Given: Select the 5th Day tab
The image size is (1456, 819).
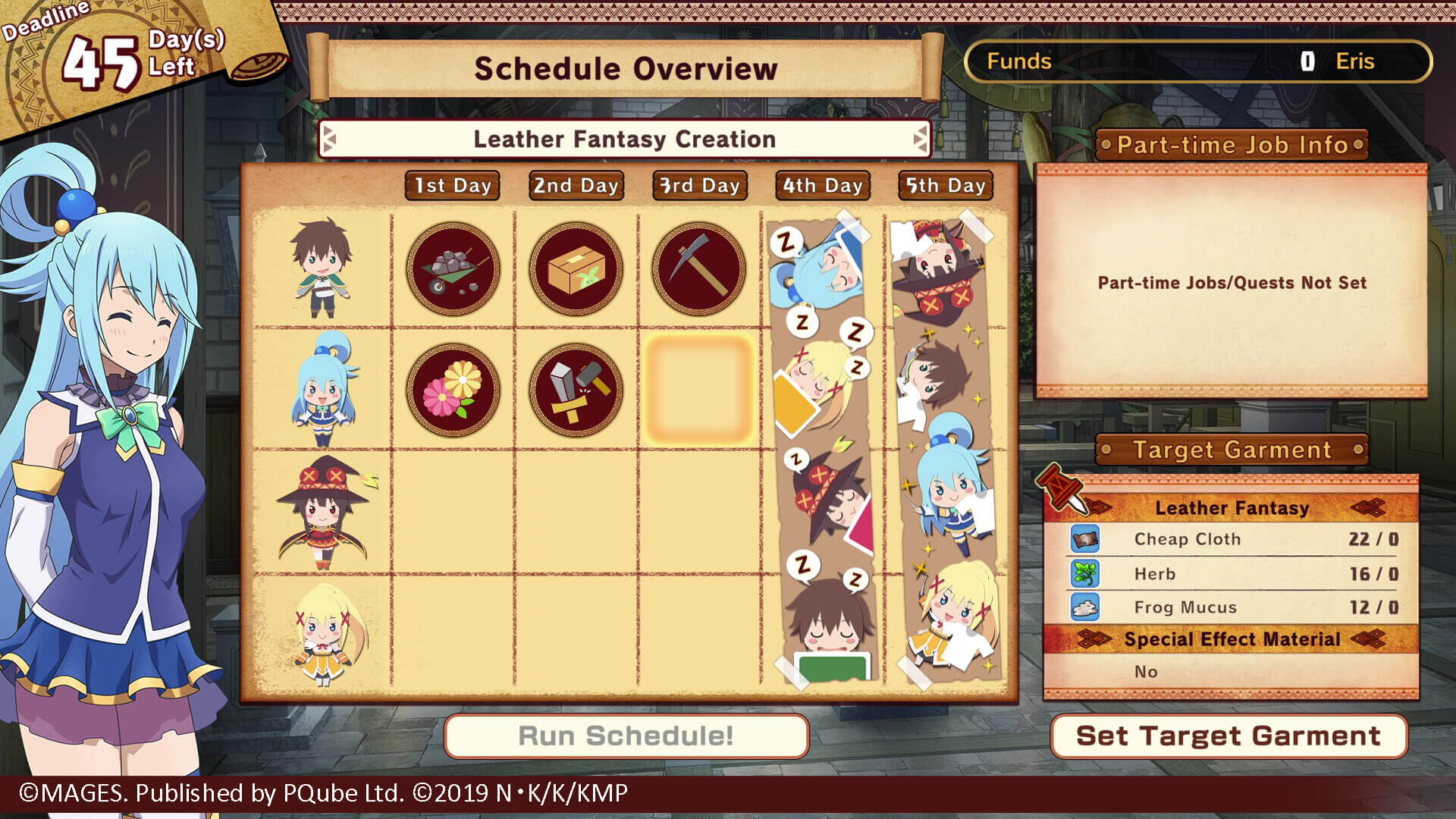Looking at the screenshot, I should coord(946,184).
